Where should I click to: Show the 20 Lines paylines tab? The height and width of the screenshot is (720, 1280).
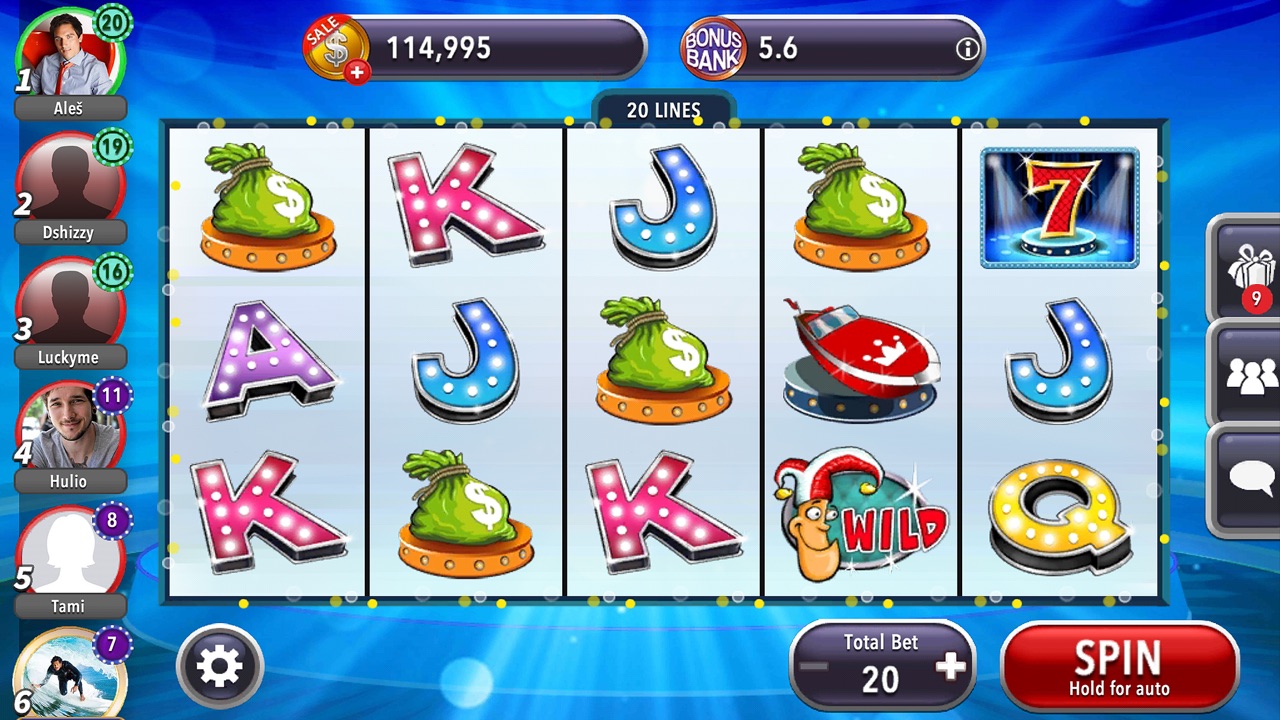(664, 110)
